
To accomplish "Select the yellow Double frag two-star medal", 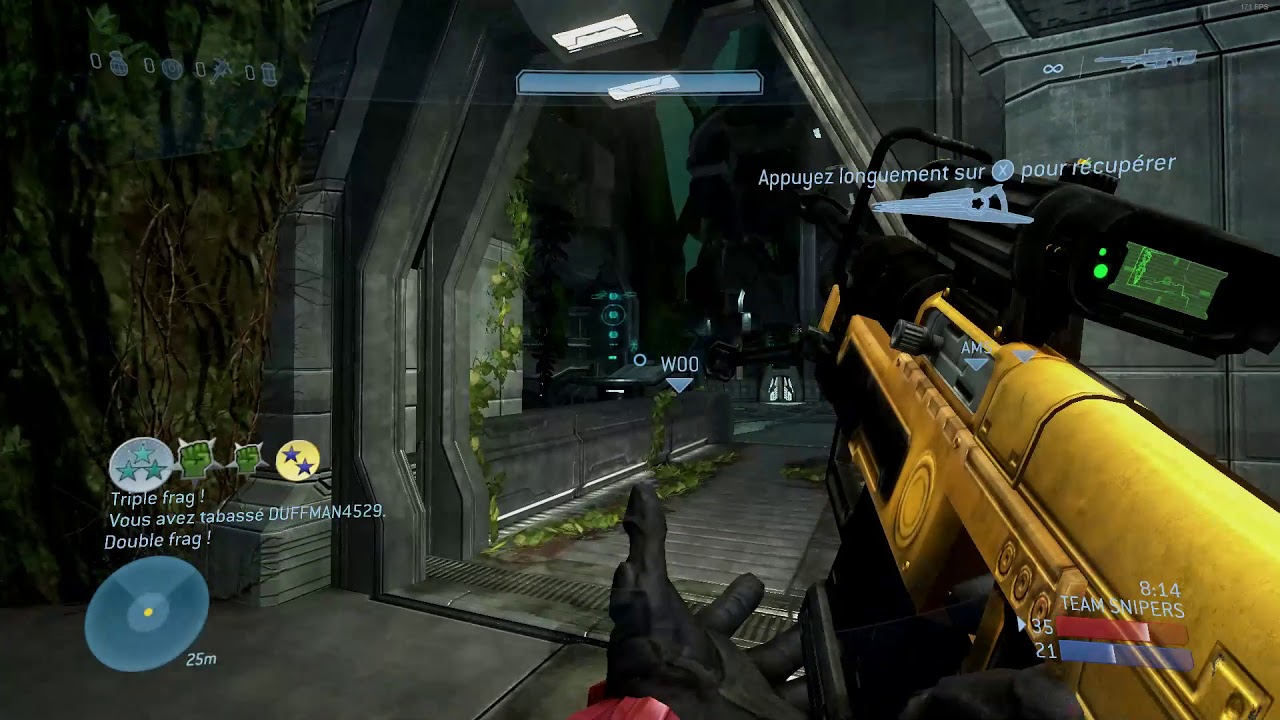I will pos(297,460).
